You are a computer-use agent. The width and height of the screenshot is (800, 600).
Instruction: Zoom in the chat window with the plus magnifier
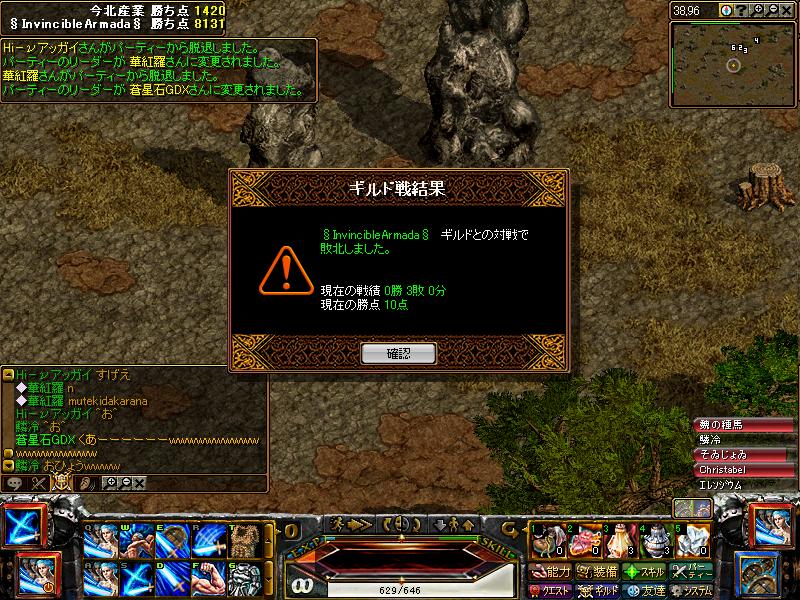point(112,483)
